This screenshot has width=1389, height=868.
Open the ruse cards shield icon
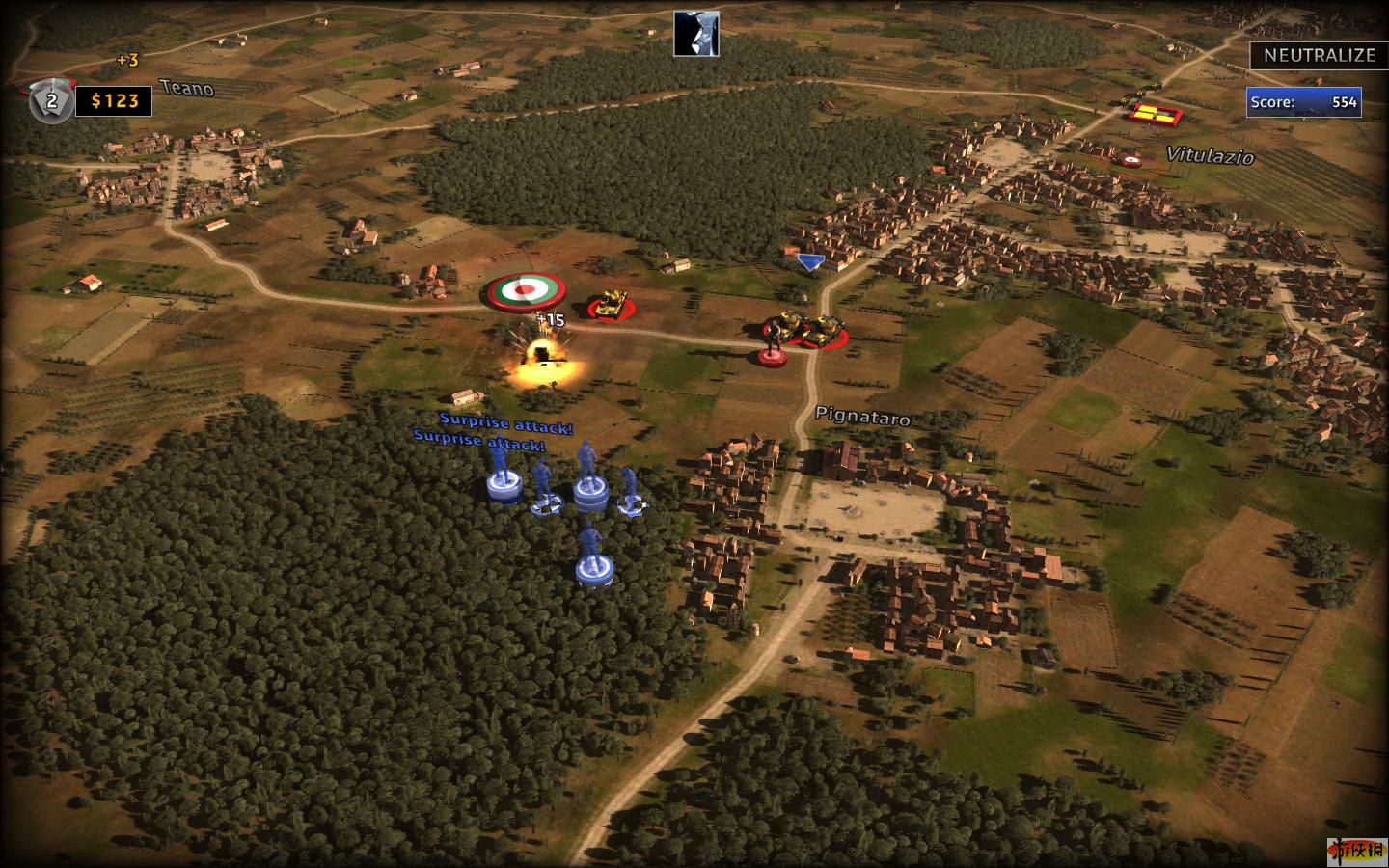point(51,100)
